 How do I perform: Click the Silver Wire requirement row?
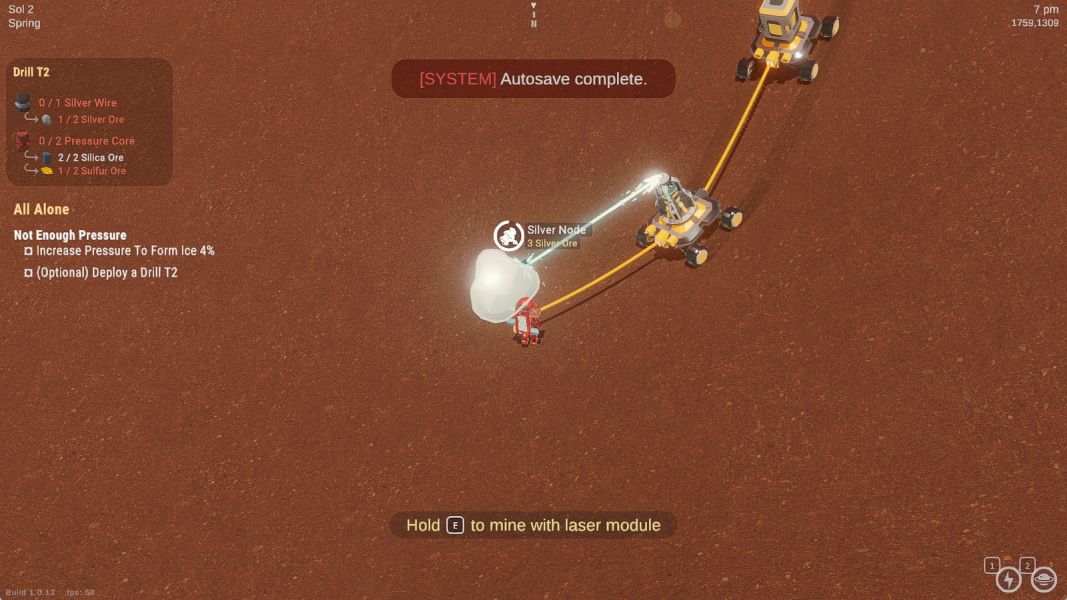click(77, 103)
